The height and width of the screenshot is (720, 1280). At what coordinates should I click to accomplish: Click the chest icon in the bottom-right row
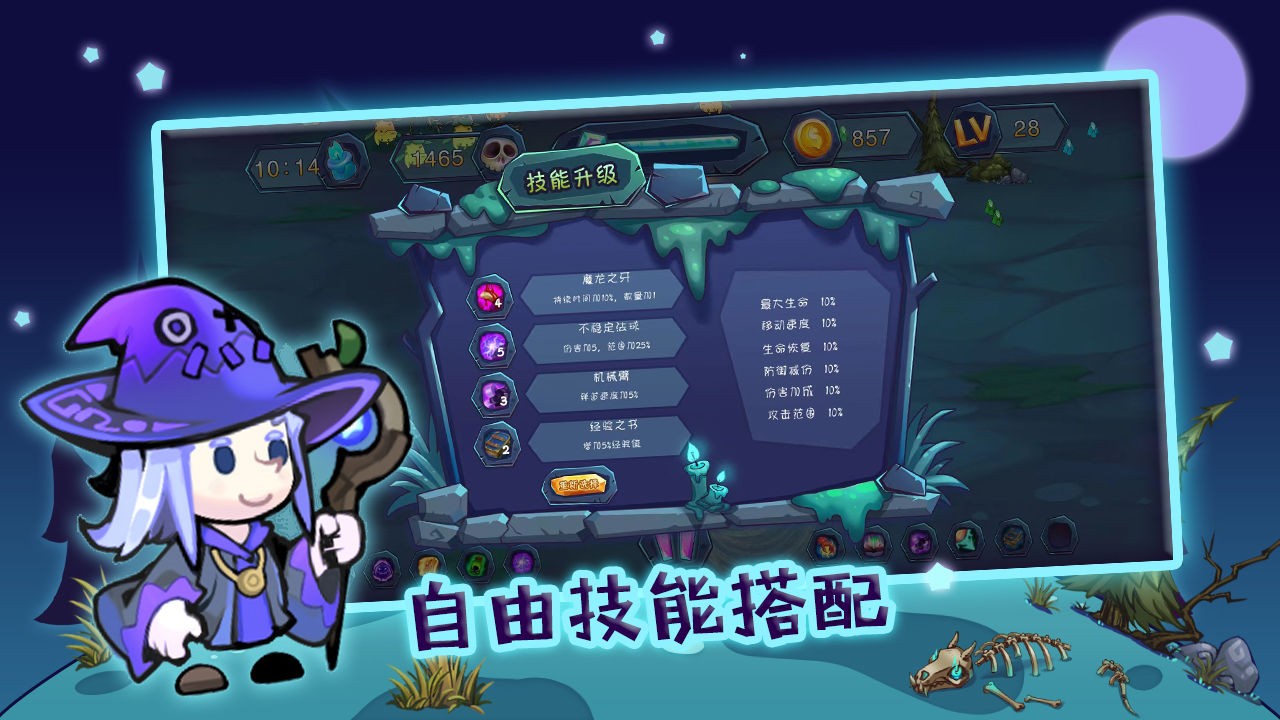[x=1011, y=540]
